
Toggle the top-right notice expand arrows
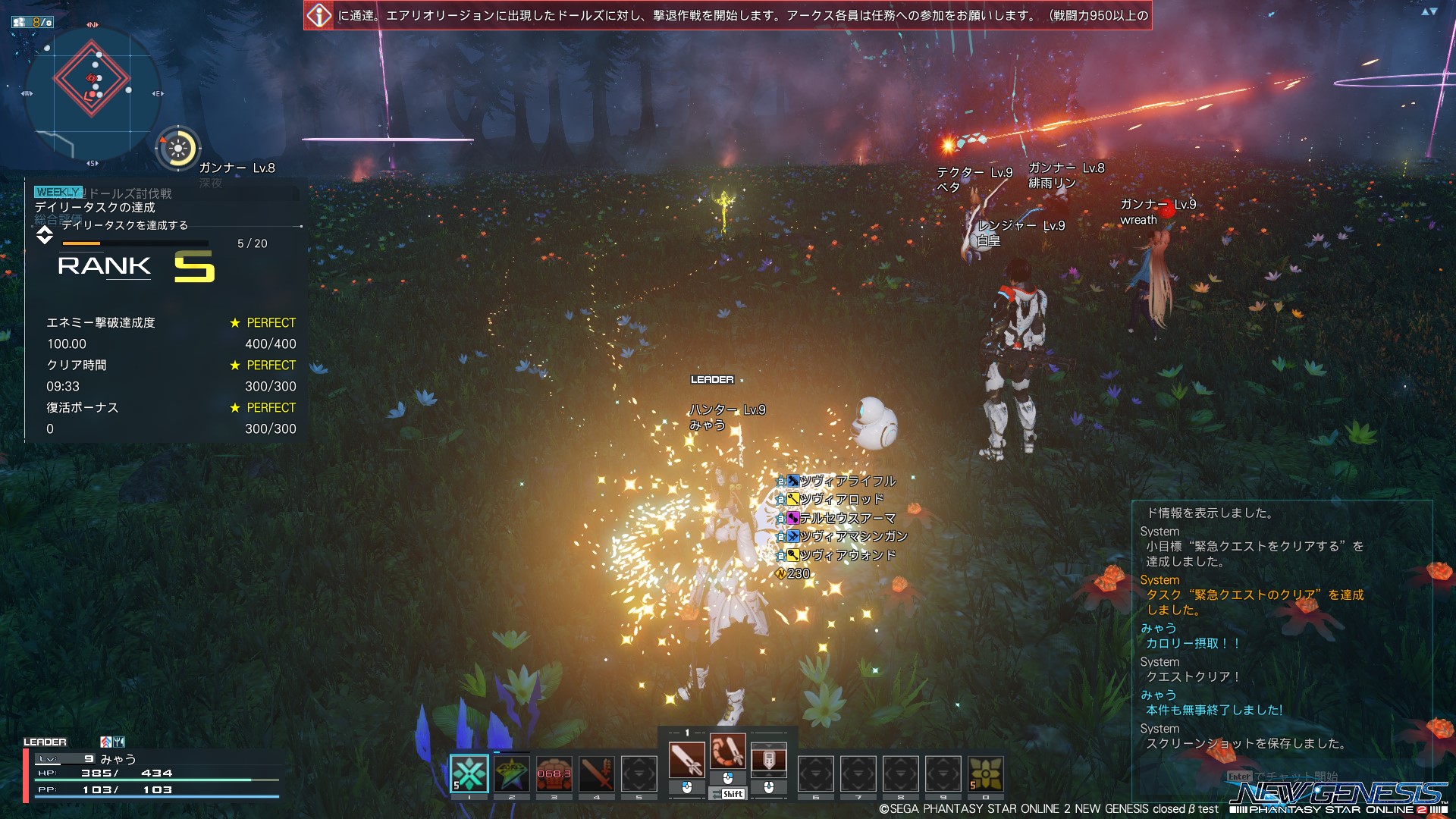point(1429,11)
